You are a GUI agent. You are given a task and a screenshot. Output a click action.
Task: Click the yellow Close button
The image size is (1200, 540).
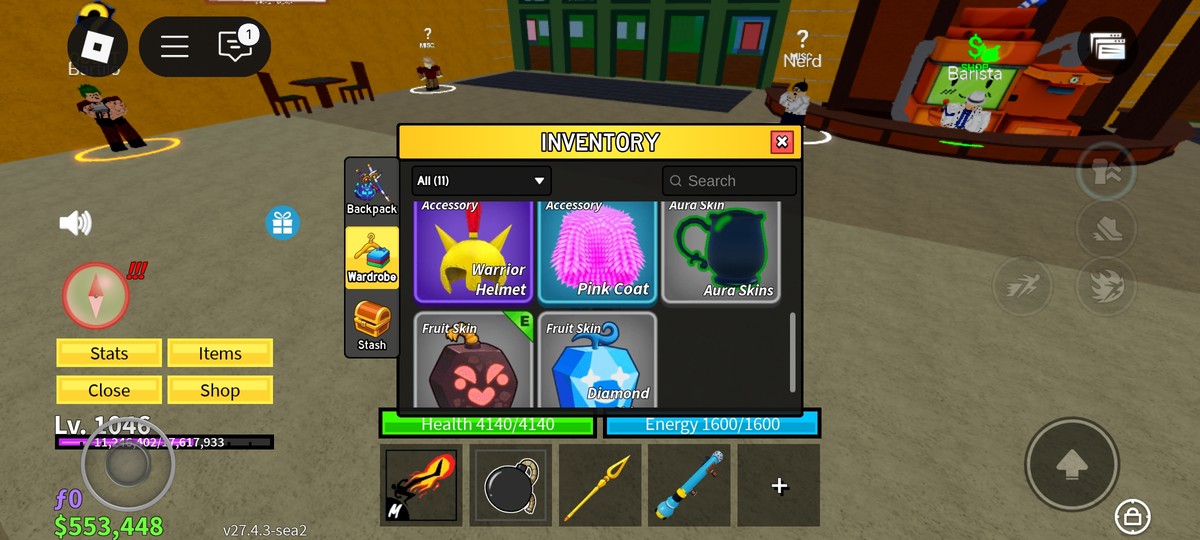(x=109, y=390)
